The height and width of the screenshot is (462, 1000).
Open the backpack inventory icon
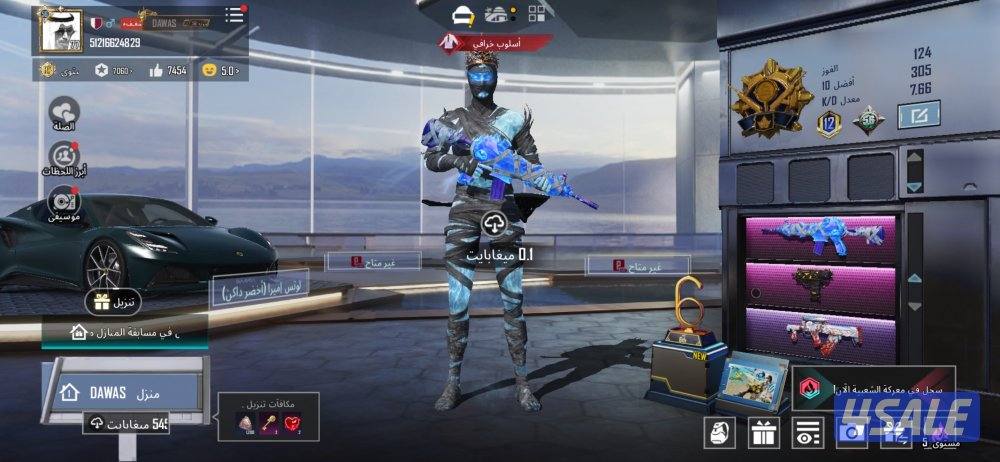(x=721, y=433)
